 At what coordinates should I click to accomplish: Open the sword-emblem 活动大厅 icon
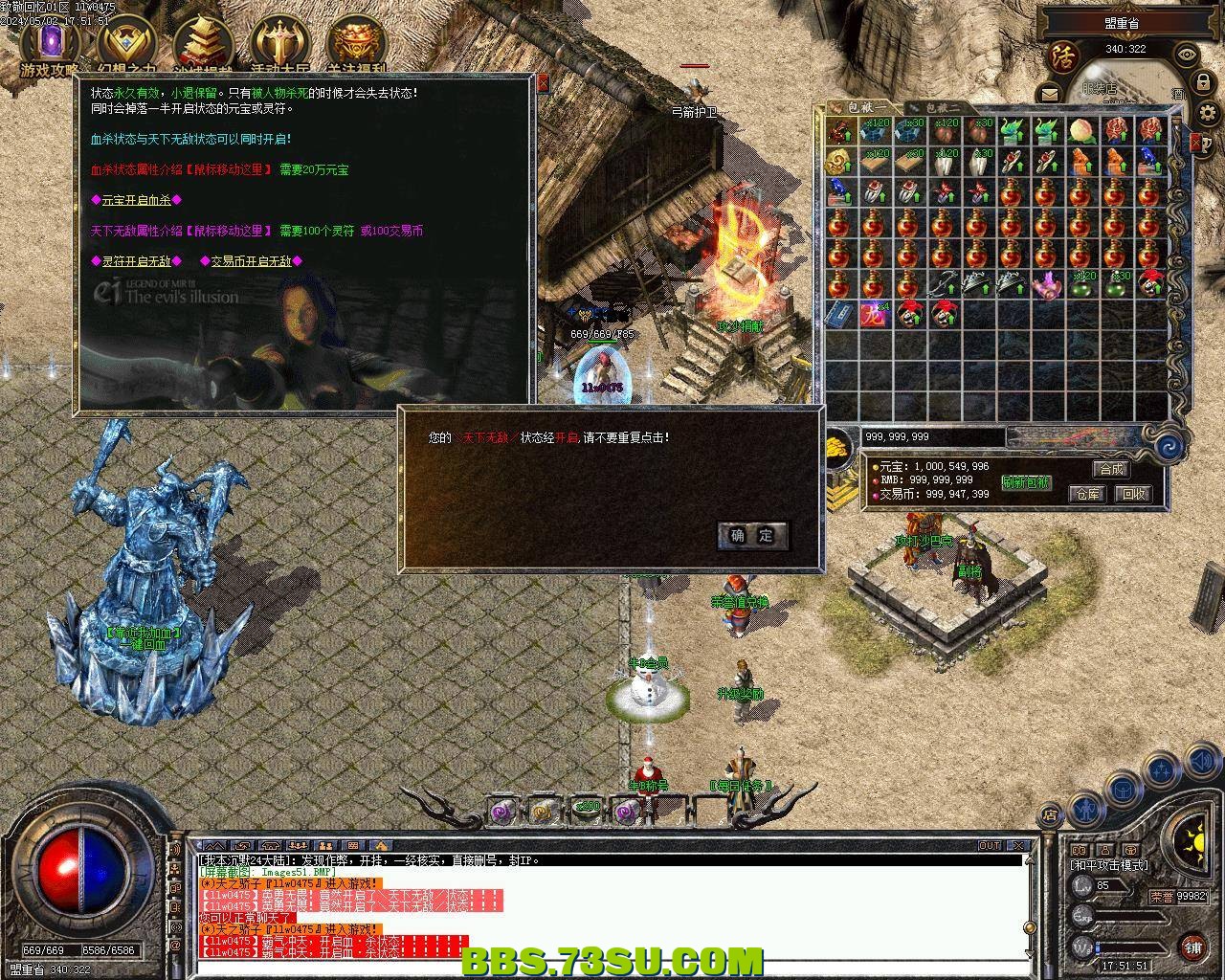pyautogui.click(x=278, y=43)
